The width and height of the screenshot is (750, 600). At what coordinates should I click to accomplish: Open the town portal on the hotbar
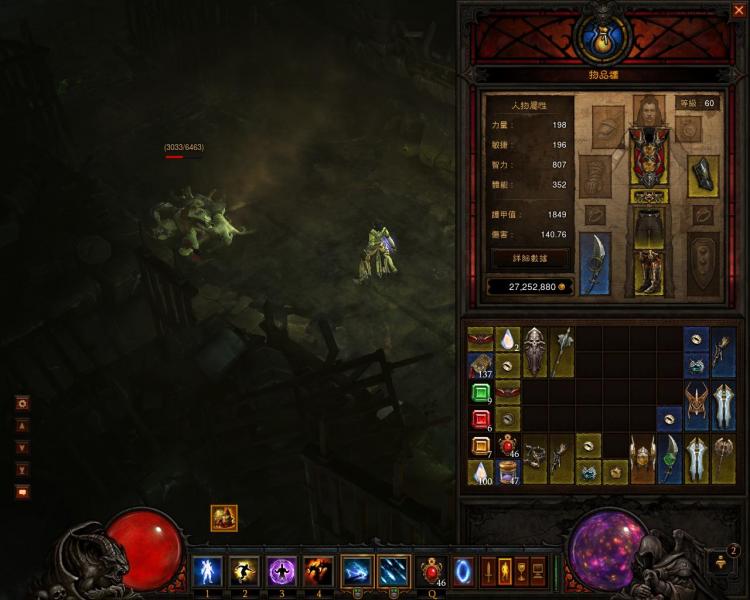pos(465,571)
